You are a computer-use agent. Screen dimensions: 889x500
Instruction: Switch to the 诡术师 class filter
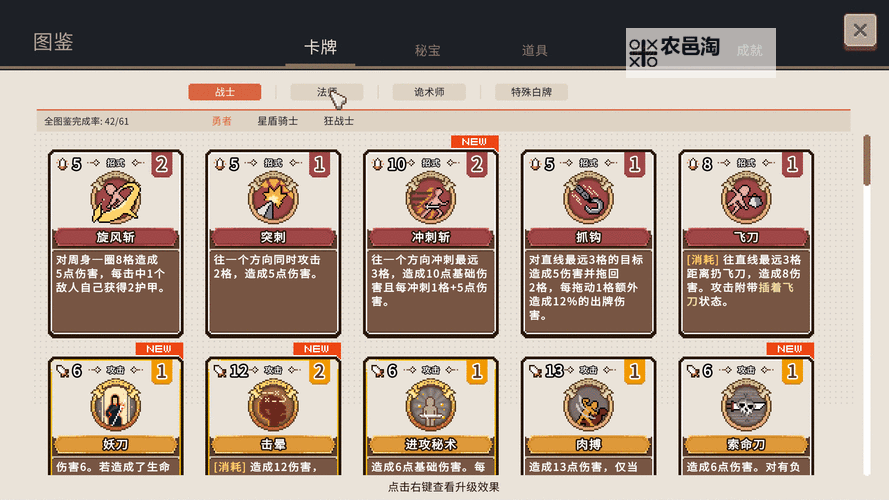click(x=429, y=92)
